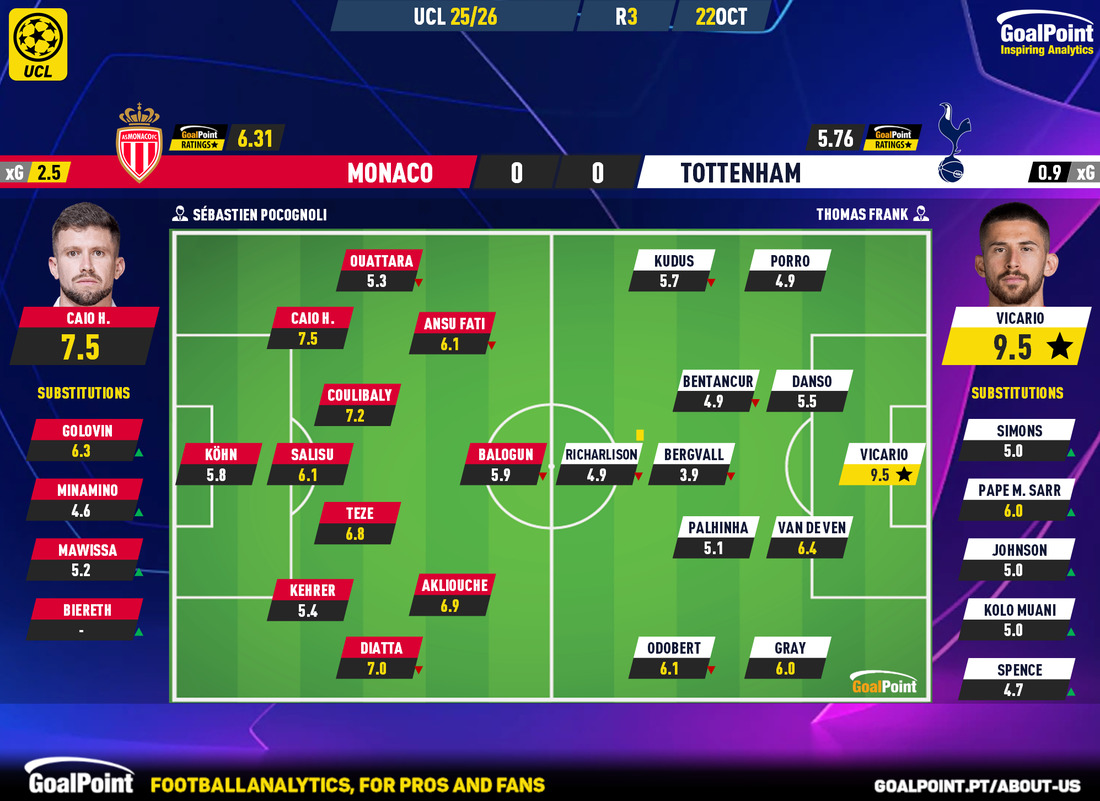Choose the Odobert player tile
This screenshot has height=801, width=1100.
[673, 658]
